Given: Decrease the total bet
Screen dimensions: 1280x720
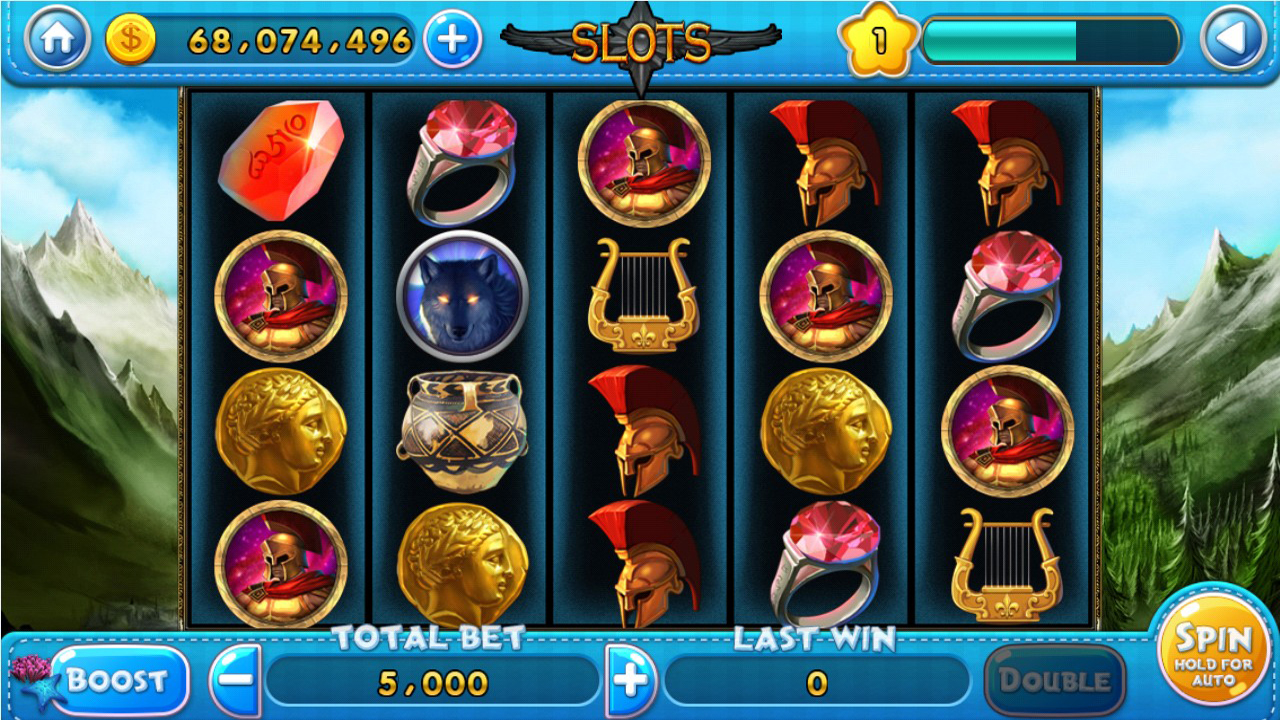Looking at the screenshot, I should tap(236, 681).
